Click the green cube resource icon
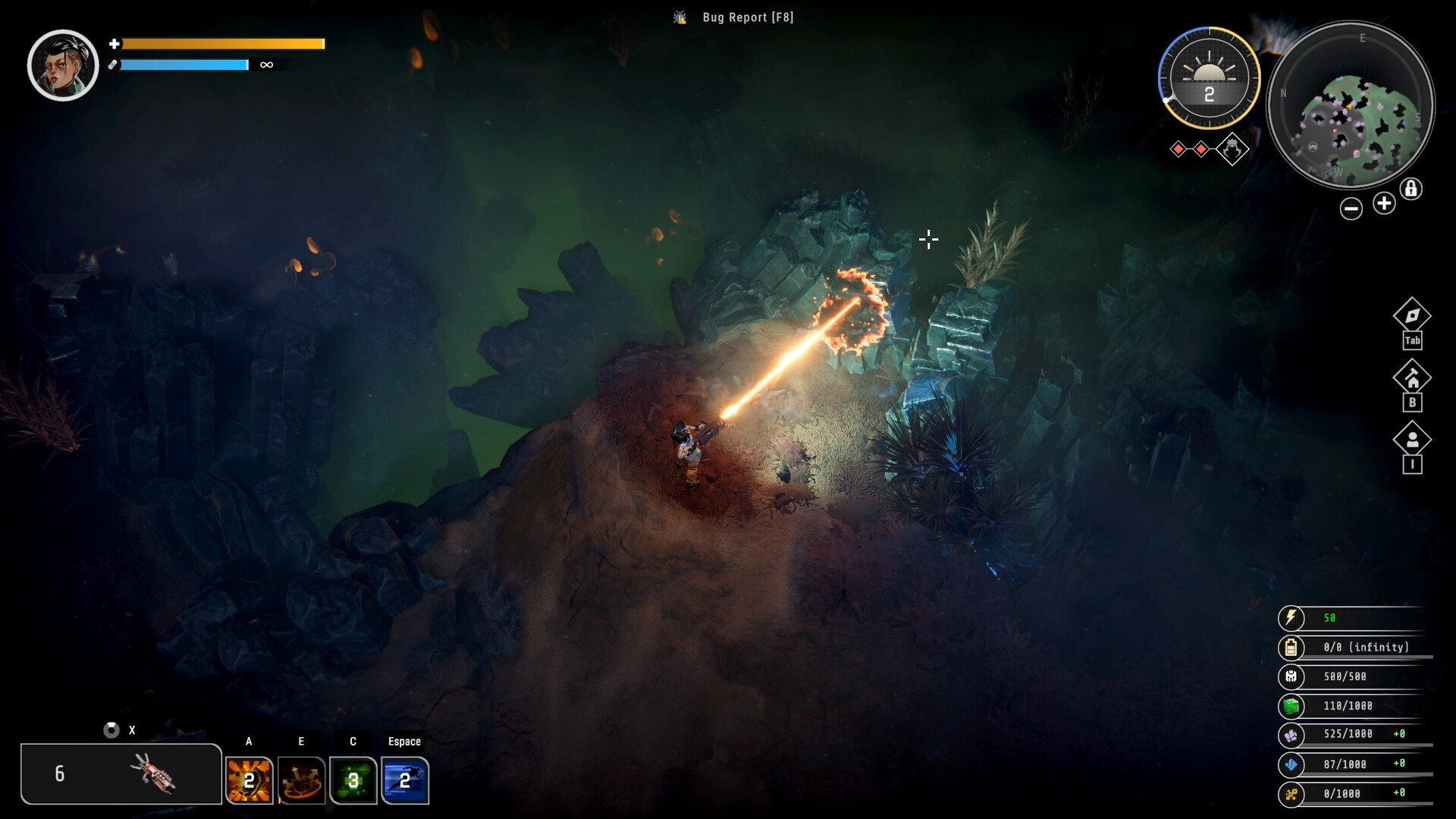Screen dimensions: 1456x819 tap(1291, 706)
